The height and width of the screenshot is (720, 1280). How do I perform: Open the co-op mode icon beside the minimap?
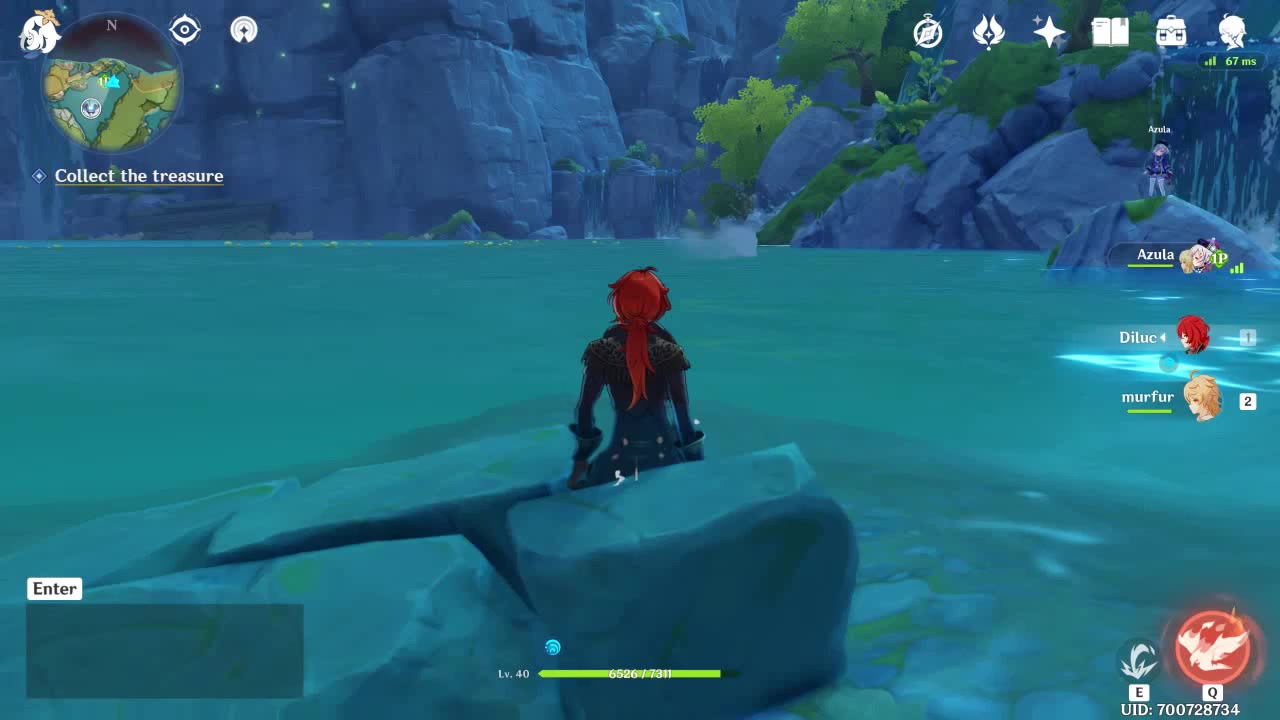coord(244,30)
